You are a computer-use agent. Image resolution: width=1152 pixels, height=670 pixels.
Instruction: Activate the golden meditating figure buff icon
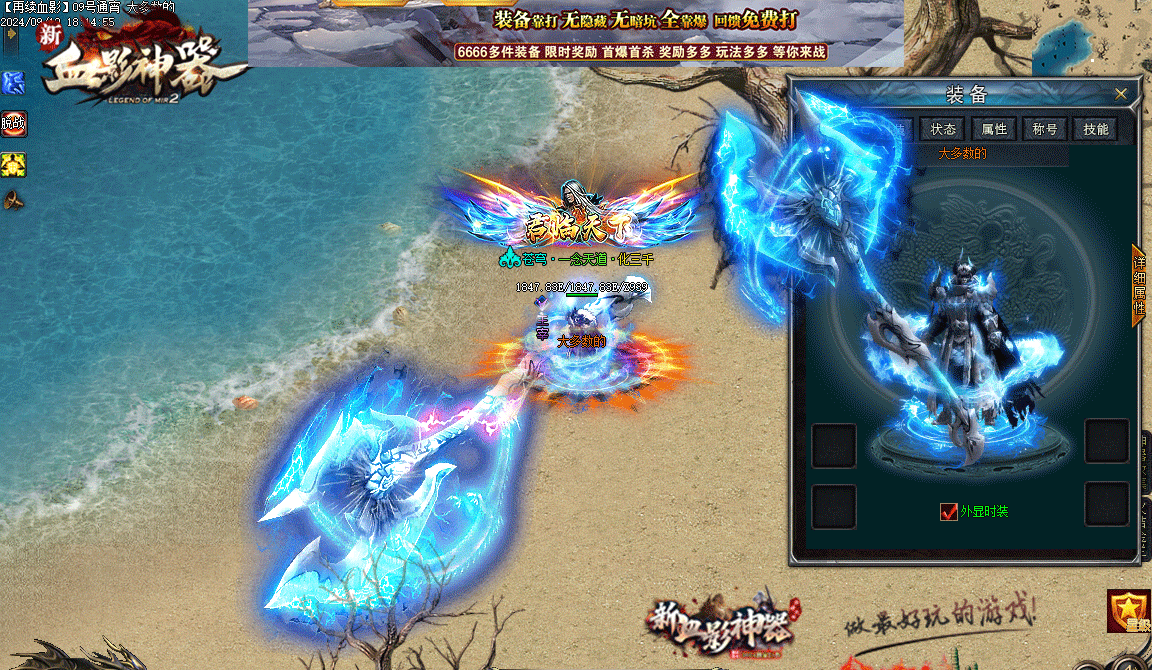(x=13, y=164)
